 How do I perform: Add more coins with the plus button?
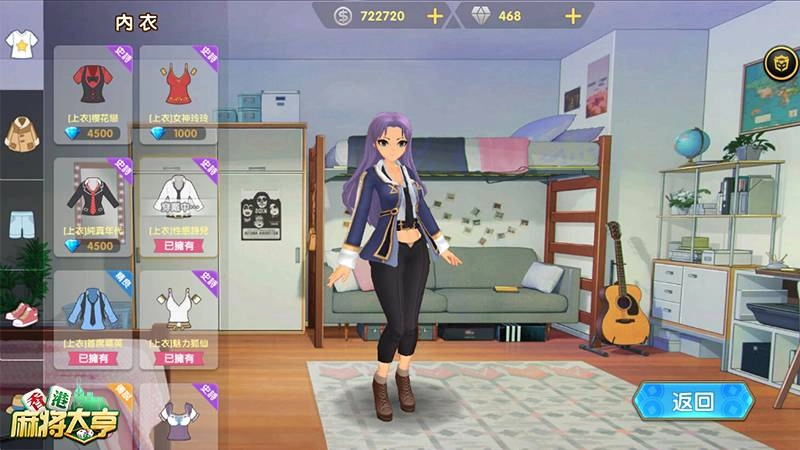[435, 16]
